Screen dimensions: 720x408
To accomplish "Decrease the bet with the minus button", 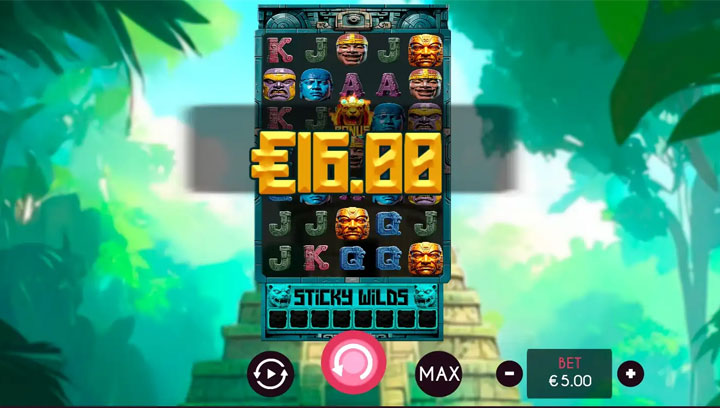I will [509, 374].
